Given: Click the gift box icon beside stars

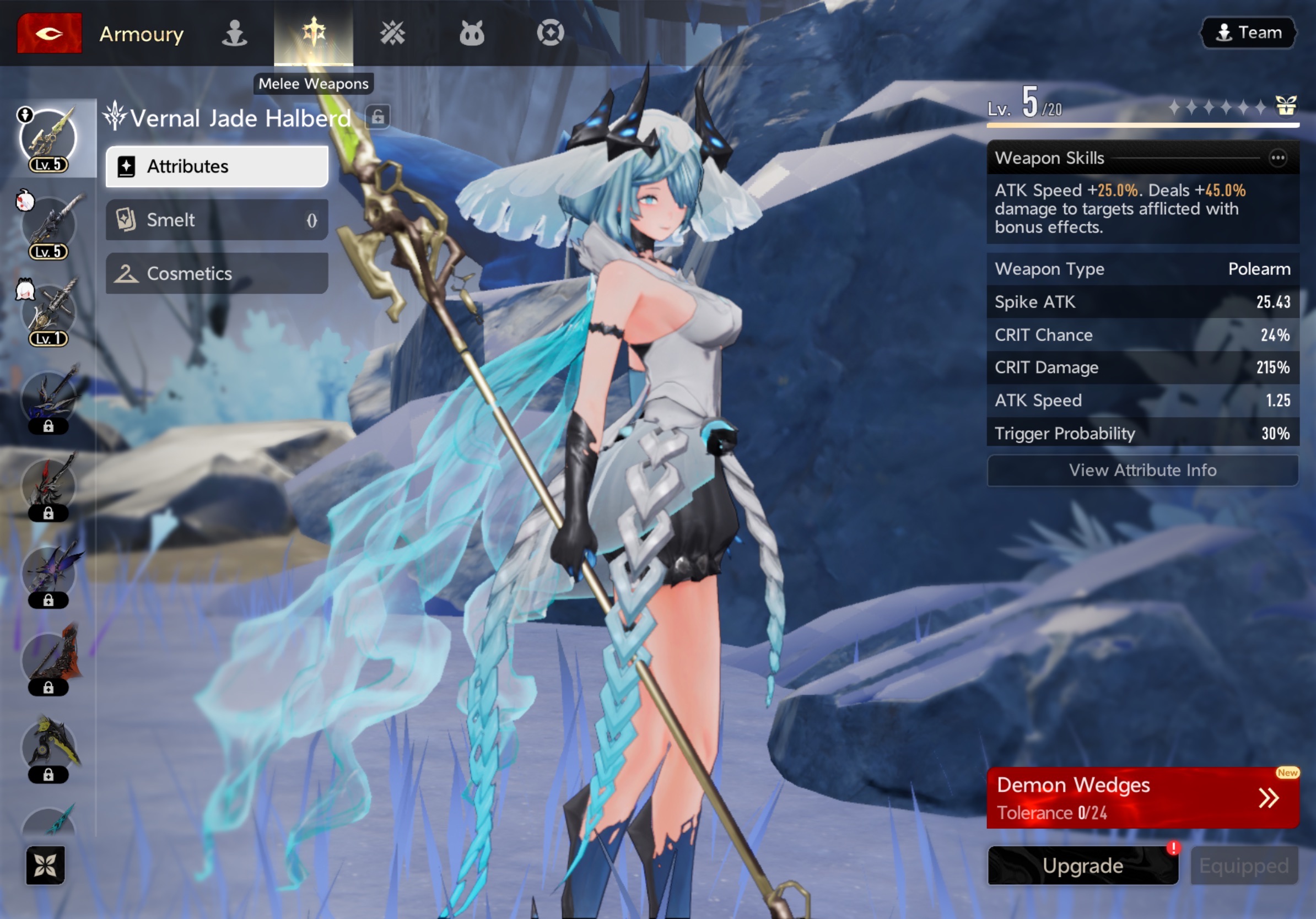Looking at the screenshot, I should click(x=1286, y=106).
